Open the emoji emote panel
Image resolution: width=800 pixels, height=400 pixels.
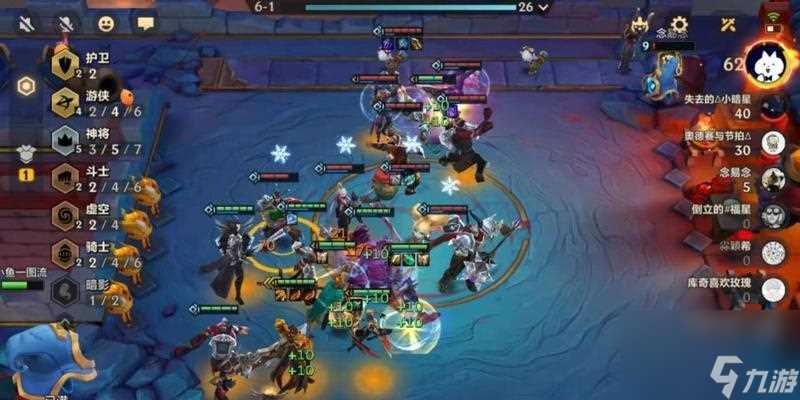tap(106, 22)
